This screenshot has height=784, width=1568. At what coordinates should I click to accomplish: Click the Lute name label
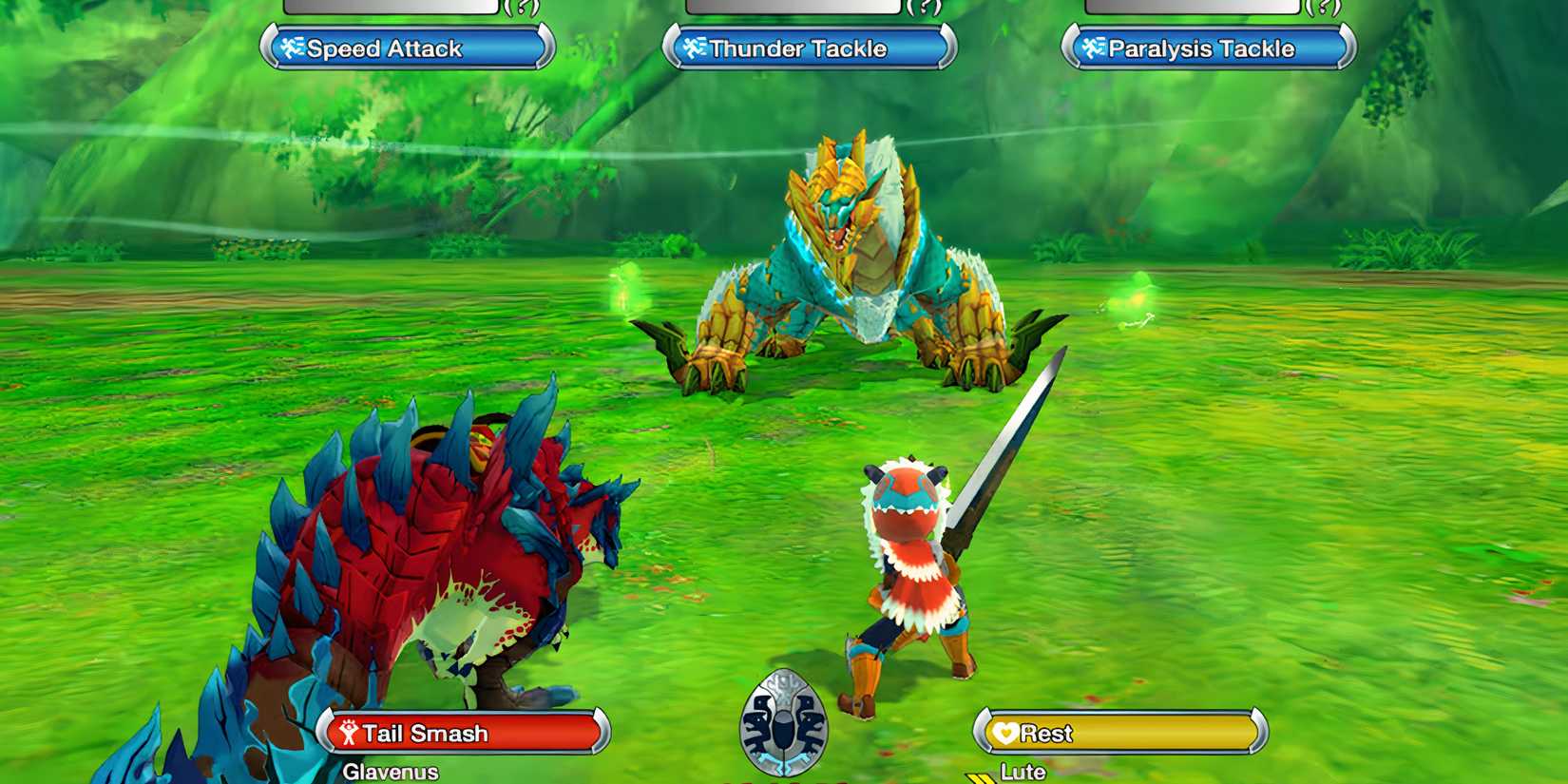[1025, 773]
